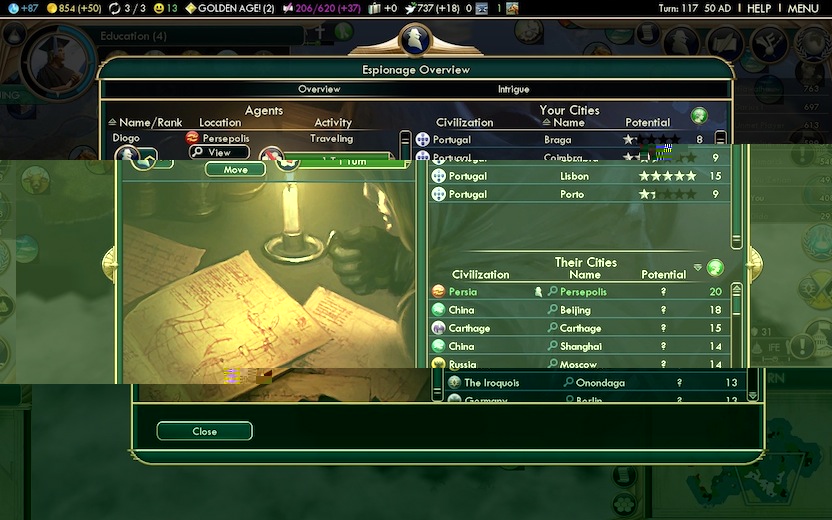Close the Espionage Overview window
Viewport: 832px width, 520px height.
tap(204, 431)
